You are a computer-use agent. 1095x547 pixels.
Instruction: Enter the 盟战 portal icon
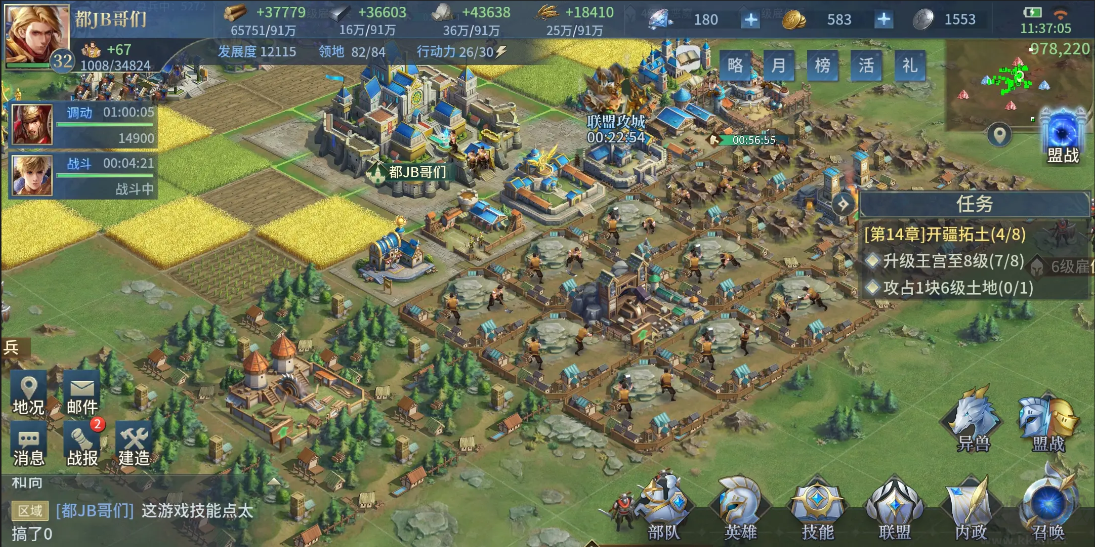1062,135
